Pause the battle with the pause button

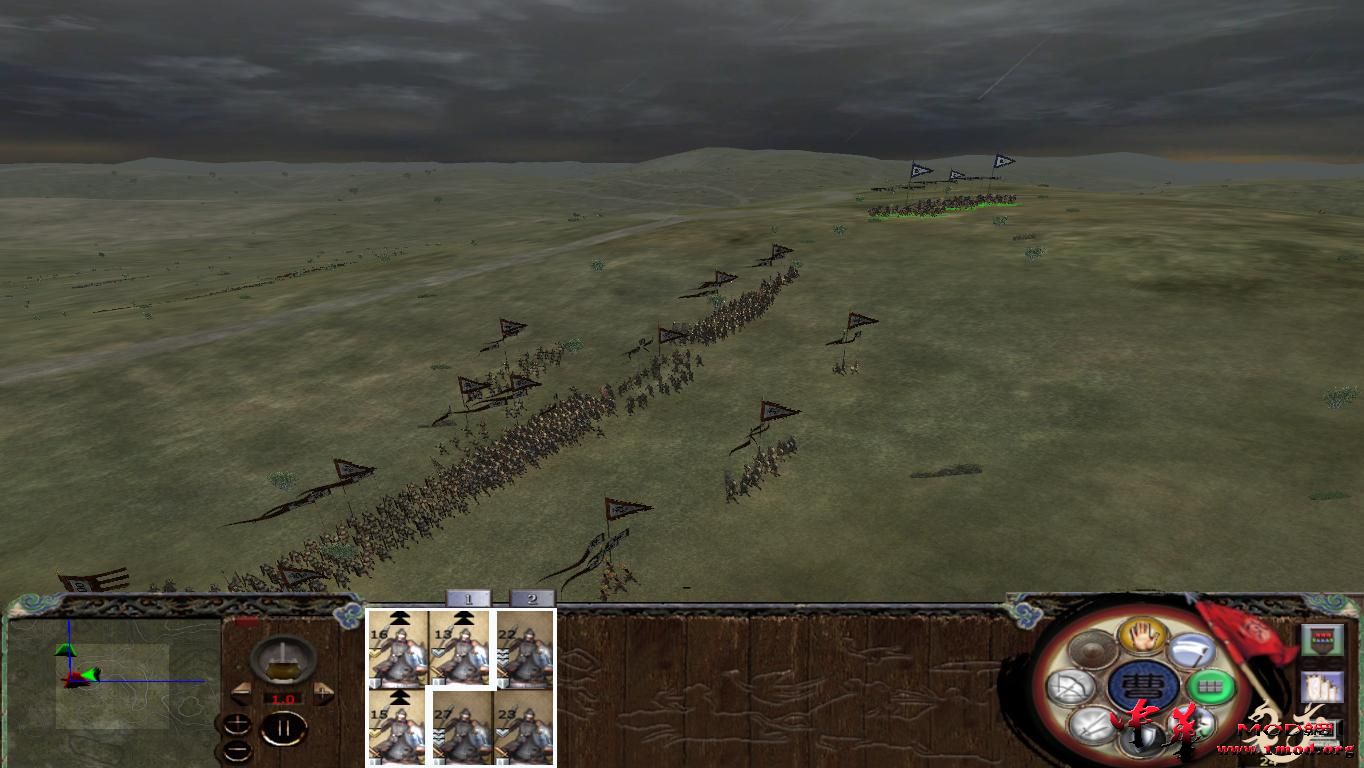(x=282, y=728)
